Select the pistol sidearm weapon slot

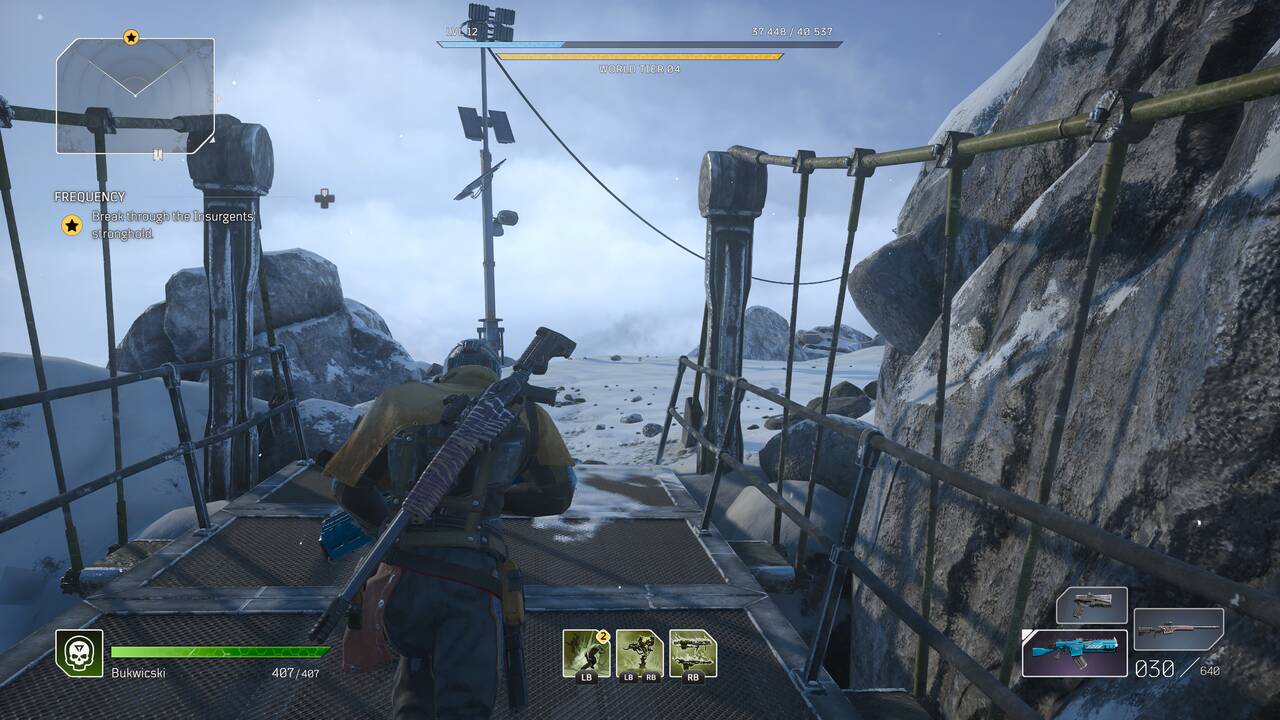[1092, 605]
